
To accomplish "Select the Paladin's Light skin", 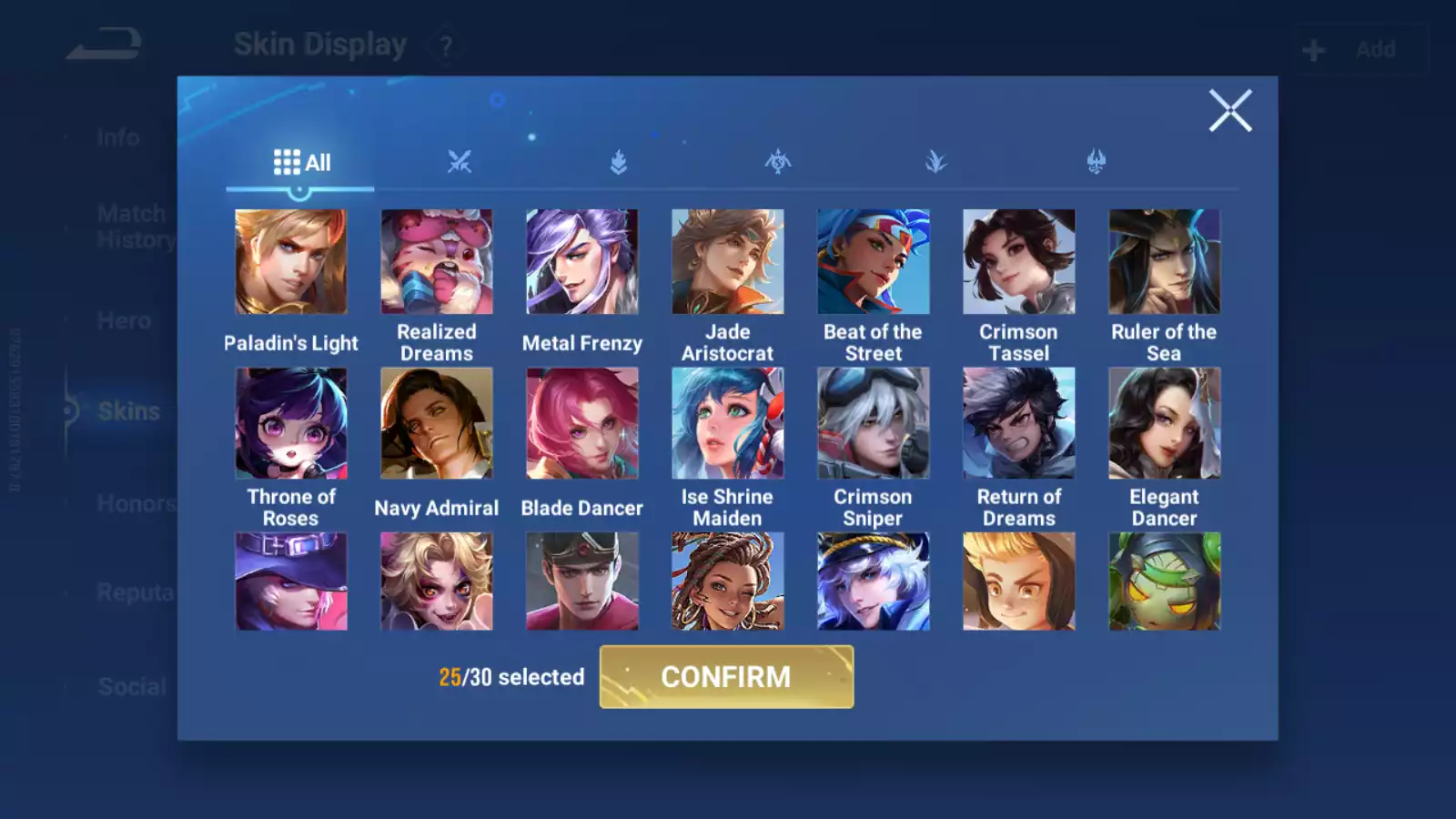I will coord(291,262).
